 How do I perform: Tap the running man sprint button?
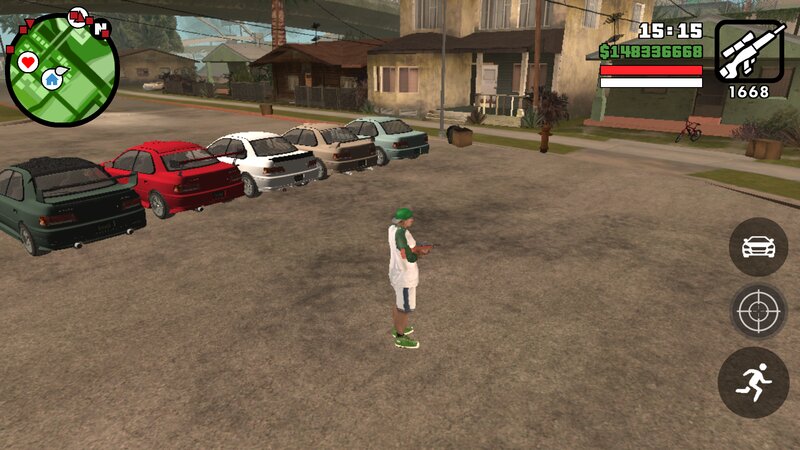754,382
